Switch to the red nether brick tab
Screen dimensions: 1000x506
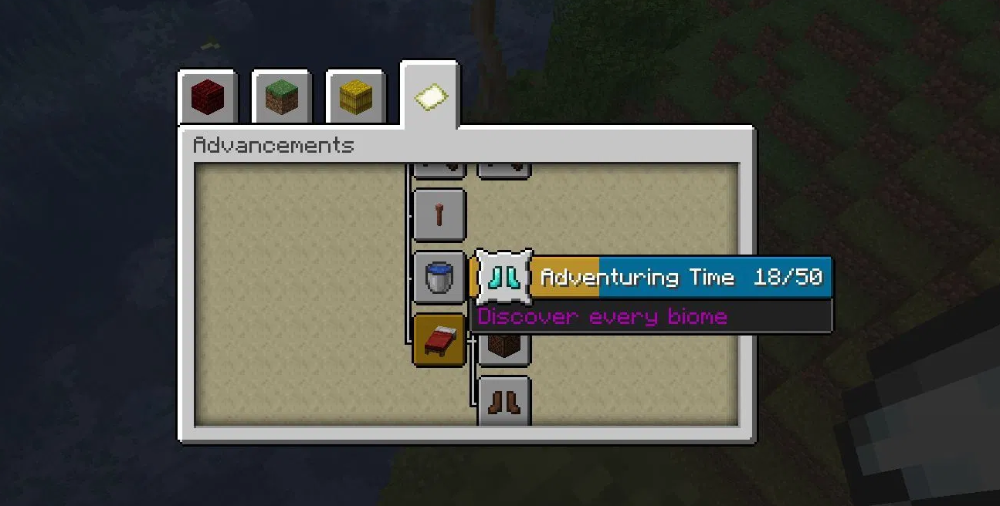208,97
